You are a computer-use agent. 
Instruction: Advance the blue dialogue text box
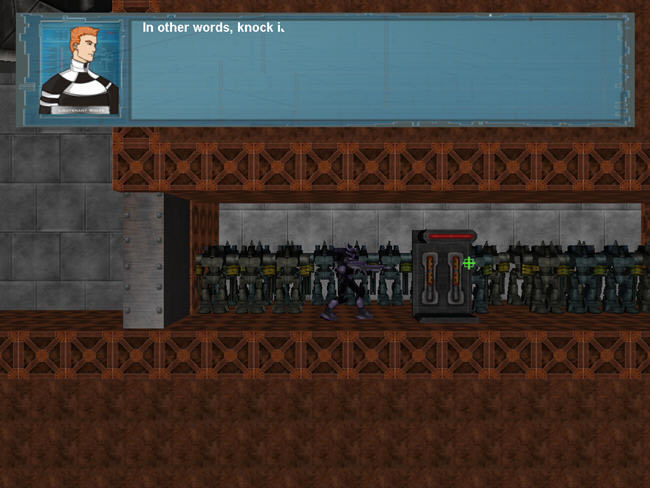click(x=378, y=69)
